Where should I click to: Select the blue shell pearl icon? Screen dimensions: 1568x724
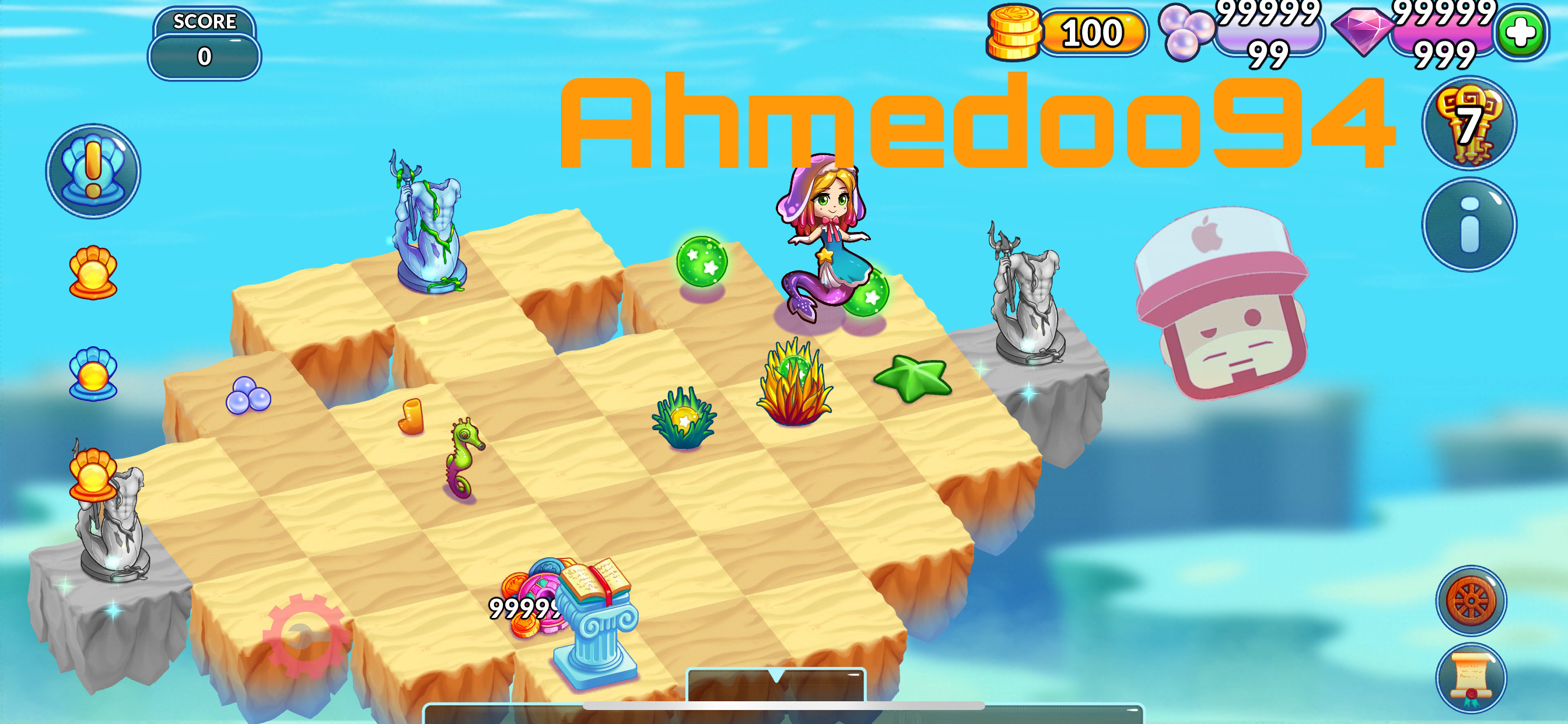tap(93, 374)
